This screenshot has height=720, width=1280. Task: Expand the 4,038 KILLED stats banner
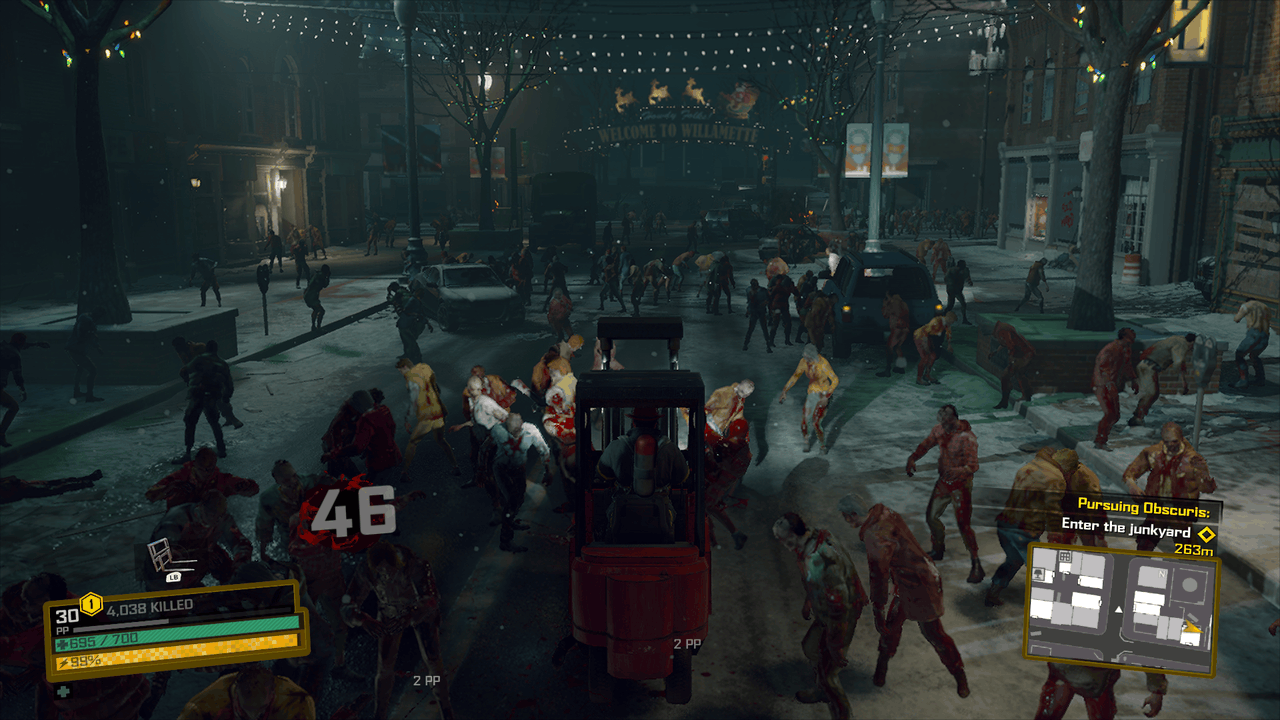[x=150, y=605]
